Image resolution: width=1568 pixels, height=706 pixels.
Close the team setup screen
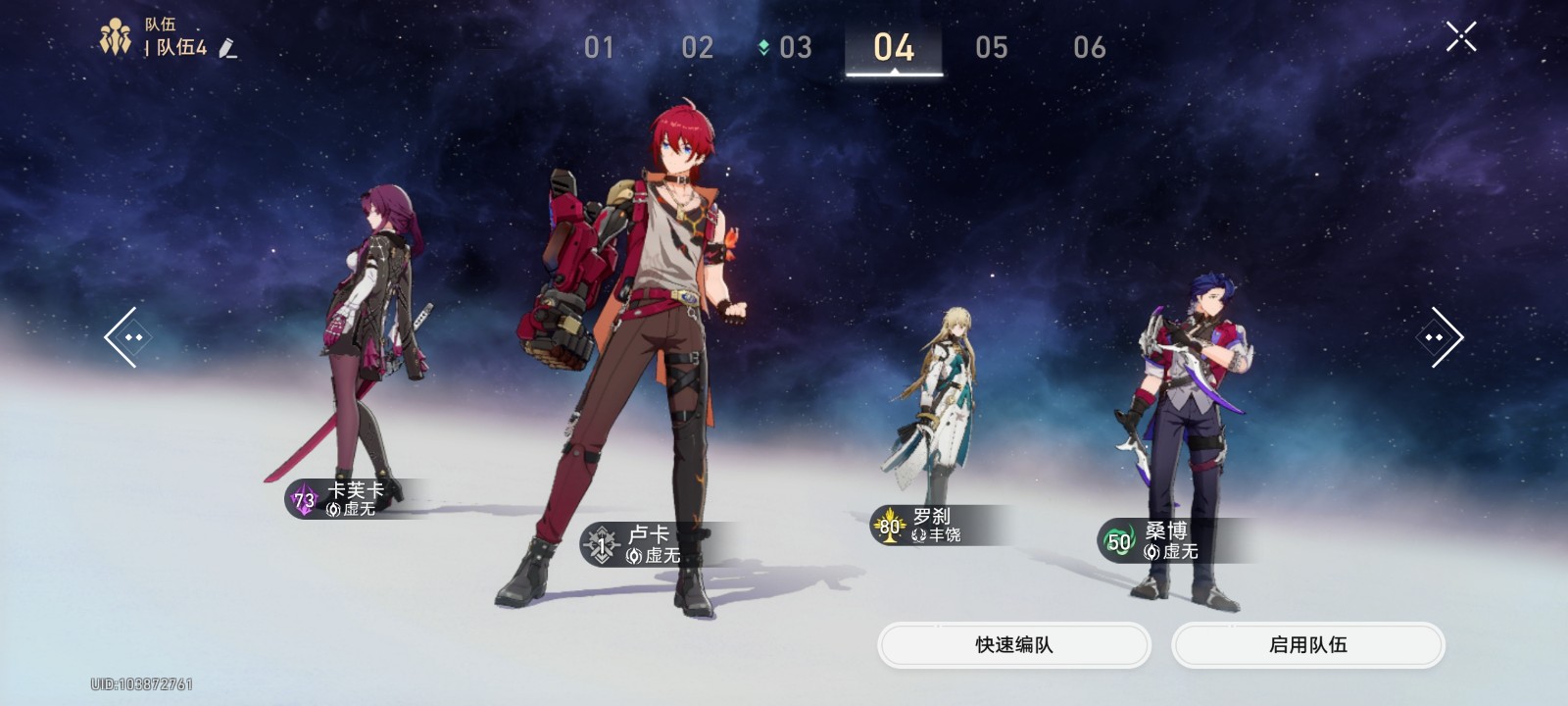(x=1460, y=37)
